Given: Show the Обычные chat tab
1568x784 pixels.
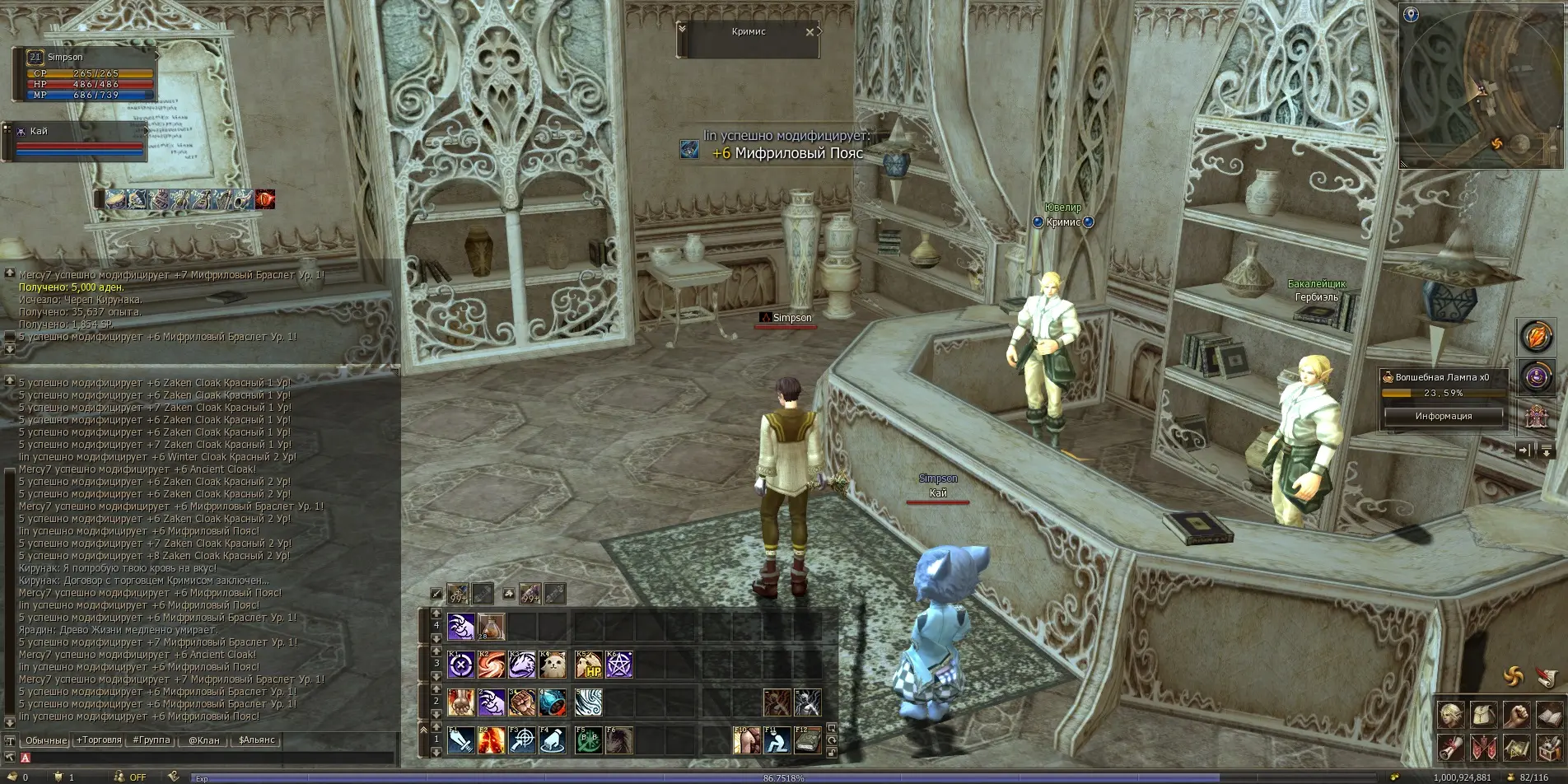Looking at the screenshot, I should pos(45,740).
